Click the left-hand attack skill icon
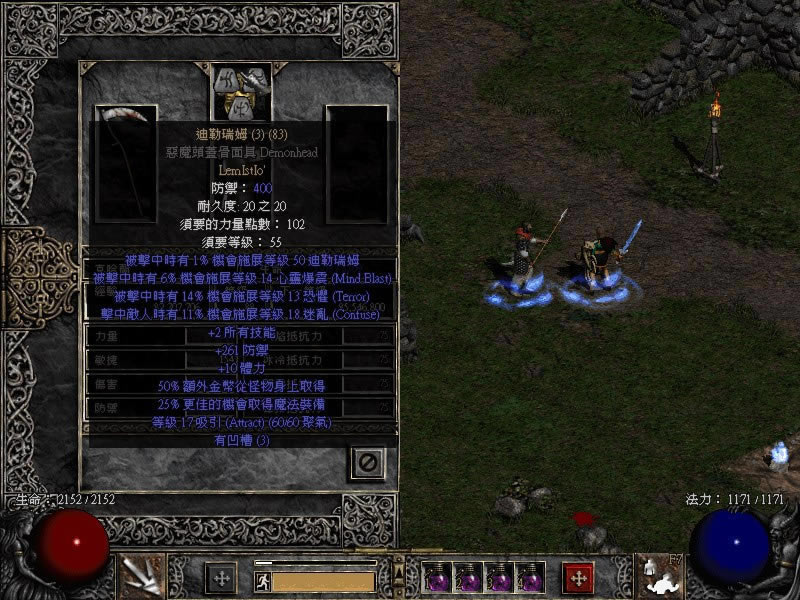The height and width of the screenshot is (600, 800). click(x=142, y=576)
